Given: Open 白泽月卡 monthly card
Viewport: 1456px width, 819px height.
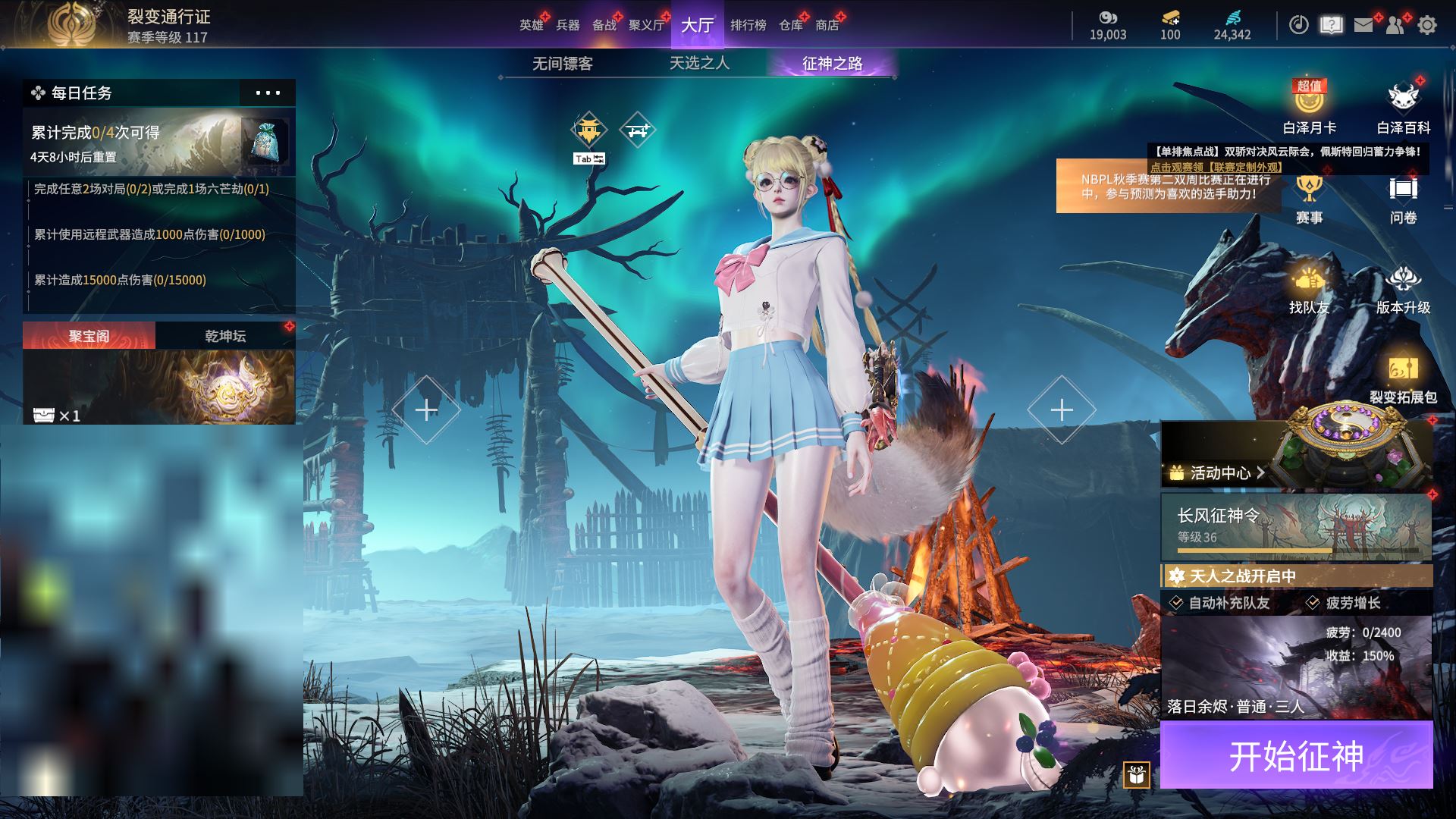Looking at the screenshot, I should (x=1309, y=107).
